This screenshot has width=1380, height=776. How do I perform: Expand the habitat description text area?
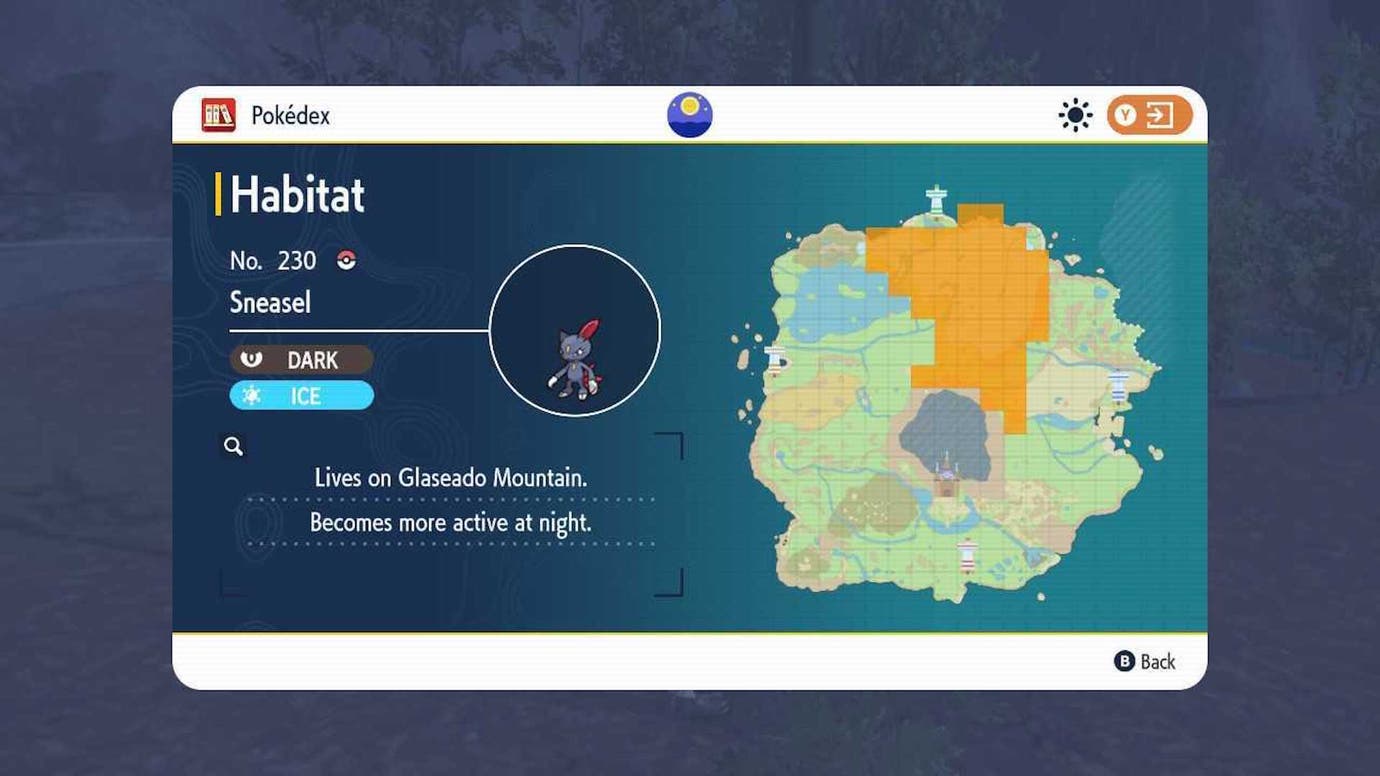pyautogui.click(x=450, y=500)
